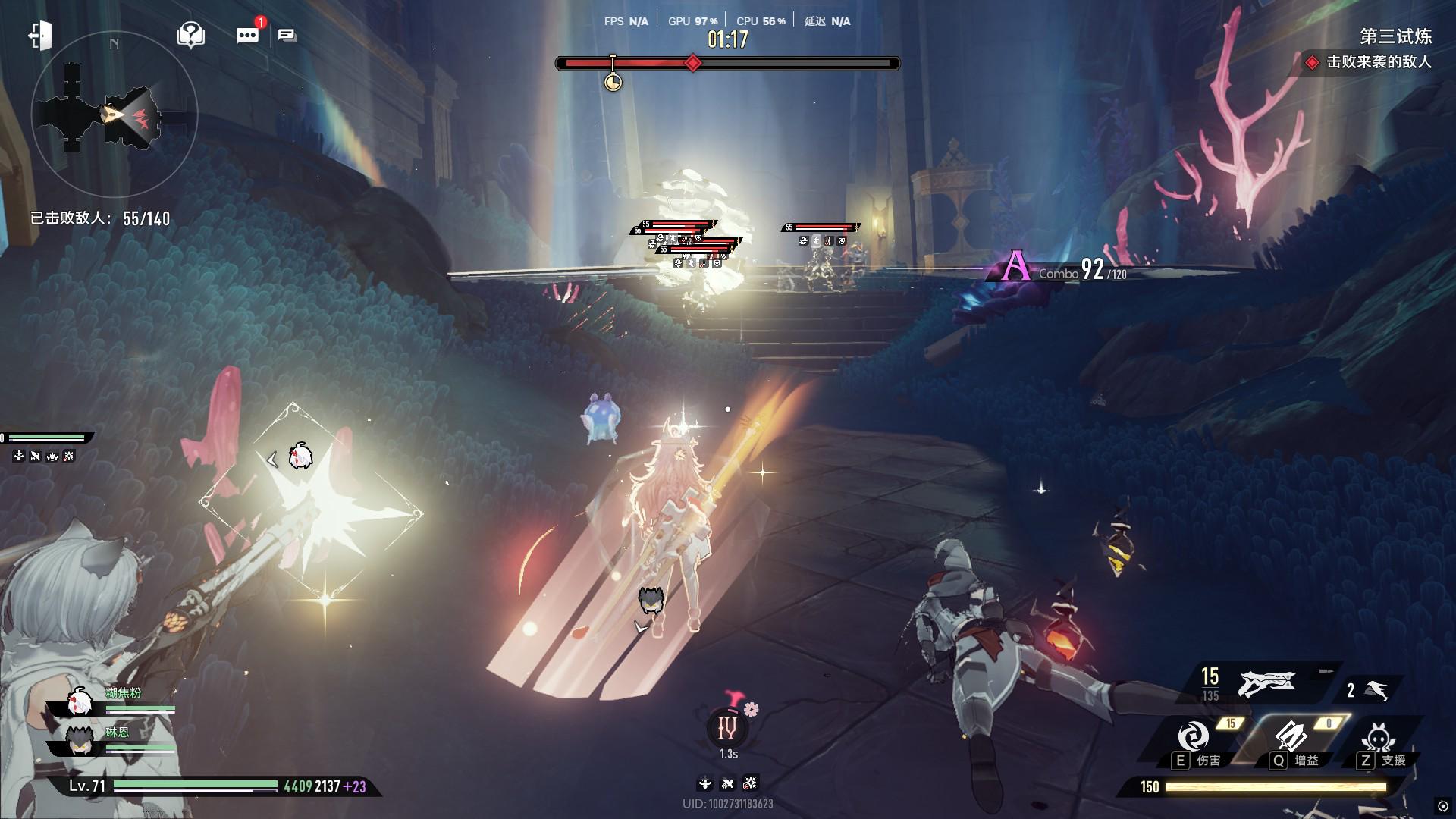Click the exit door icon to leave
The height and width of the screenshot is (819, 1456).
coord(40,36)
